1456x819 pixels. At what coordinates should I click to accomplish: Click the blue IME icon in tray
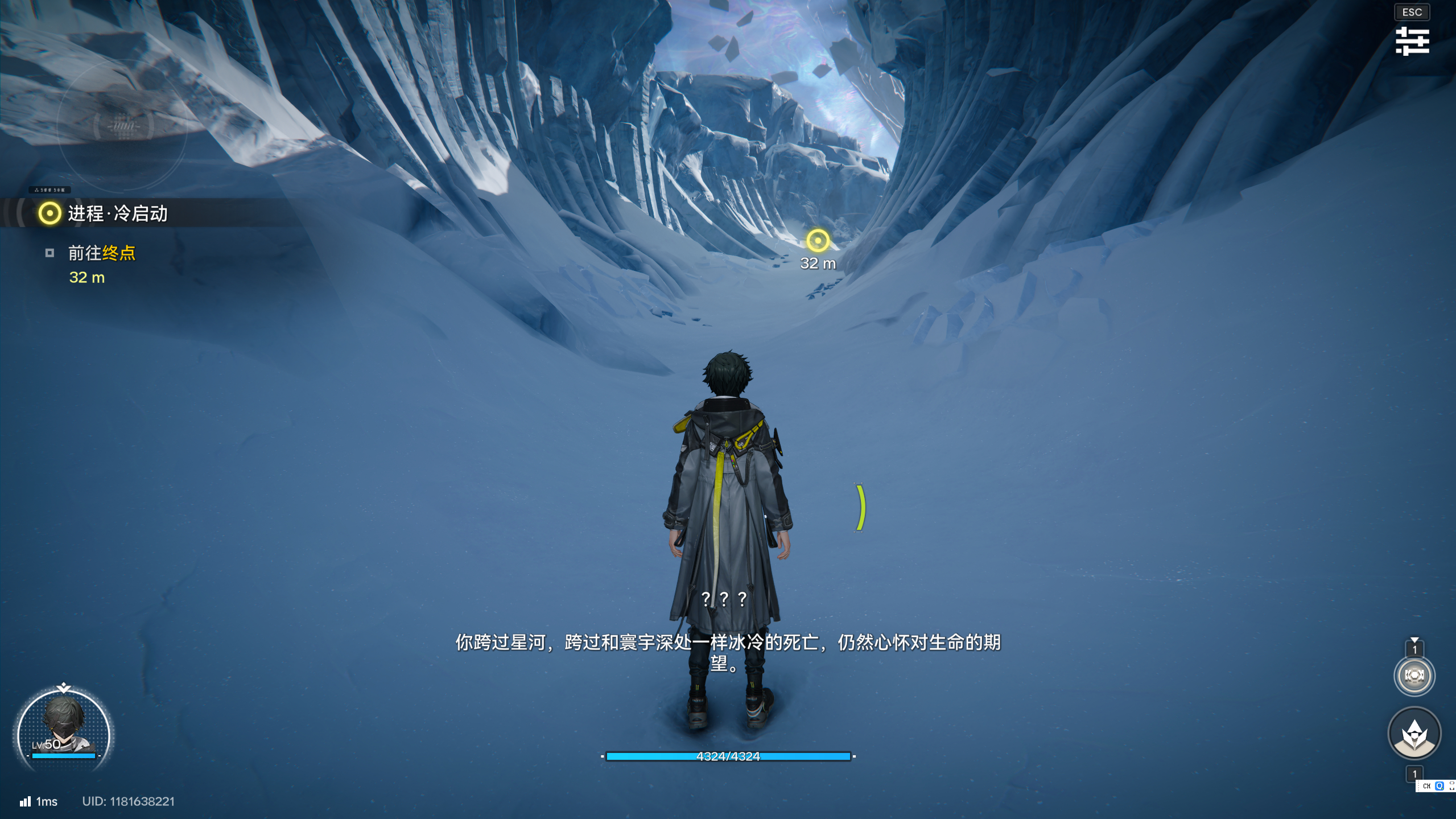(x=1439, y=786)
